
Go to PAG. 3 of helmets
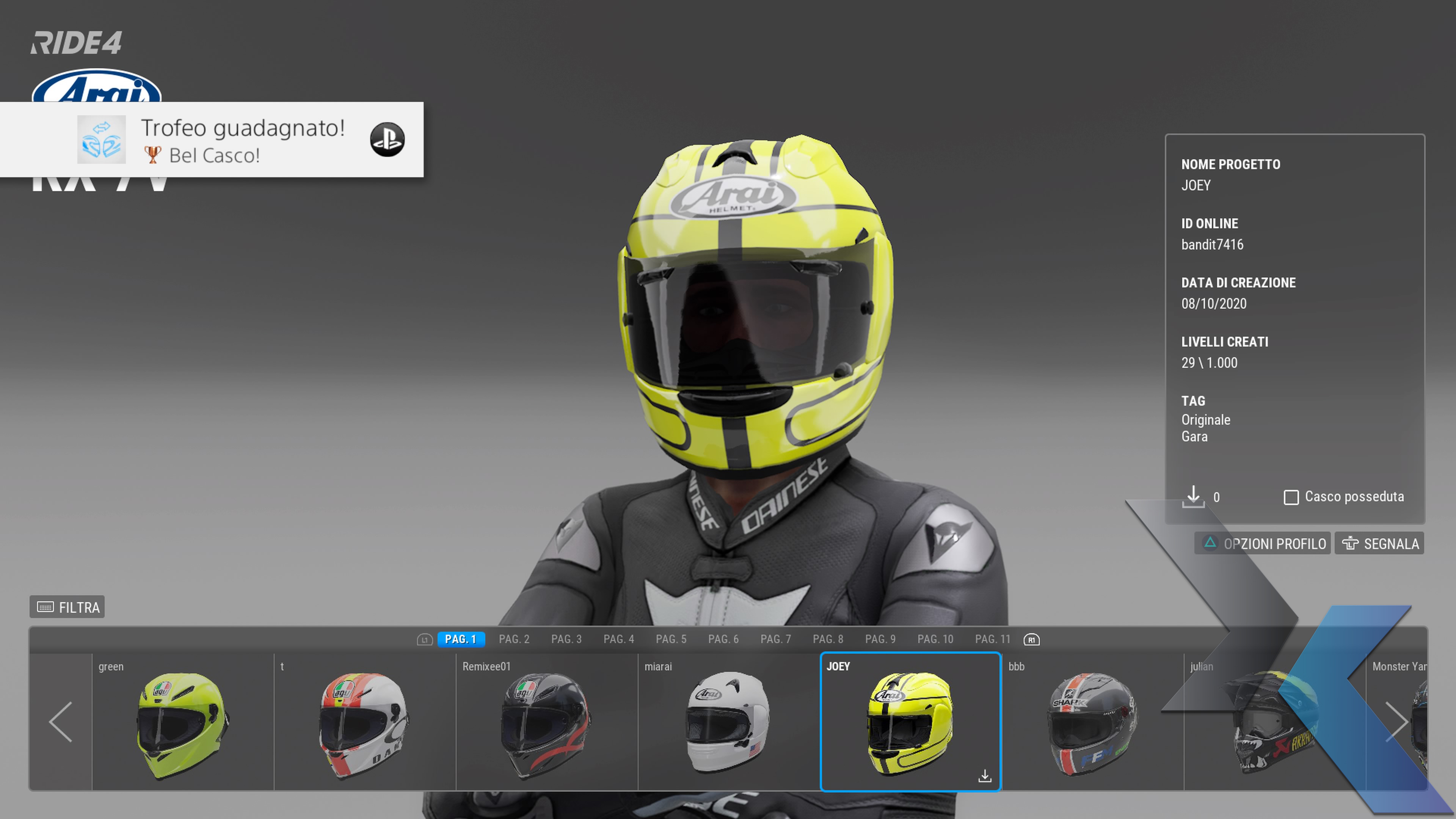tap(566, 639)
